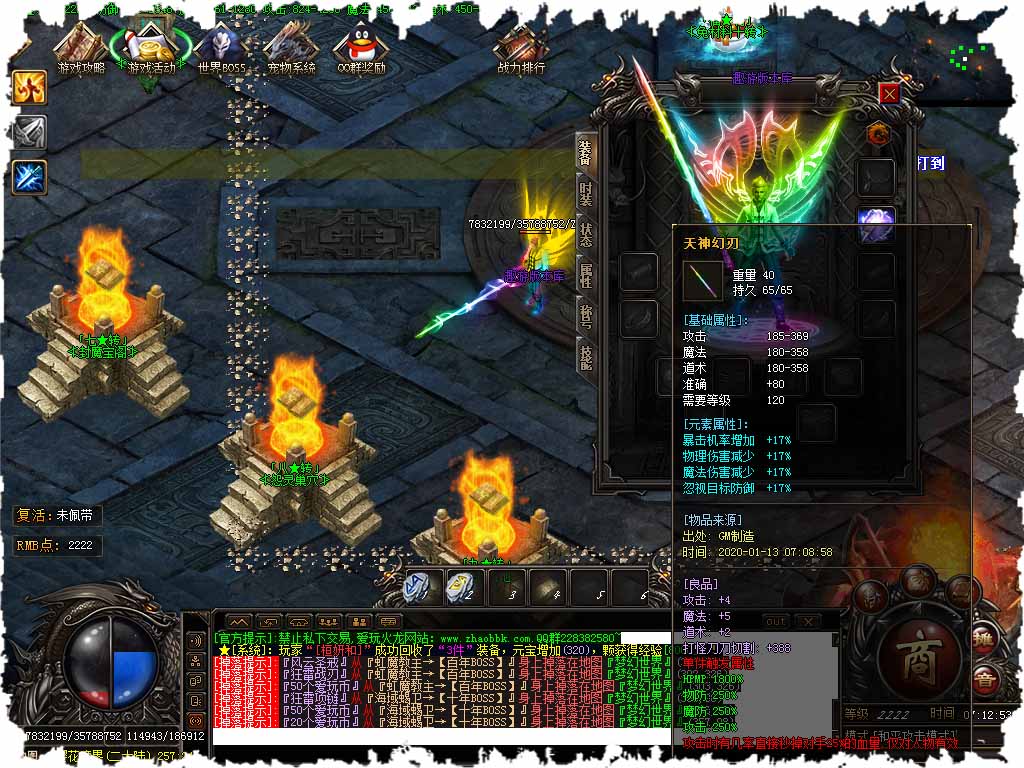The height and width of the screenshot is (768, 1024).
Task: Use the yellow rune in hotbar slot 2
Action: click(x=461, y=587)
